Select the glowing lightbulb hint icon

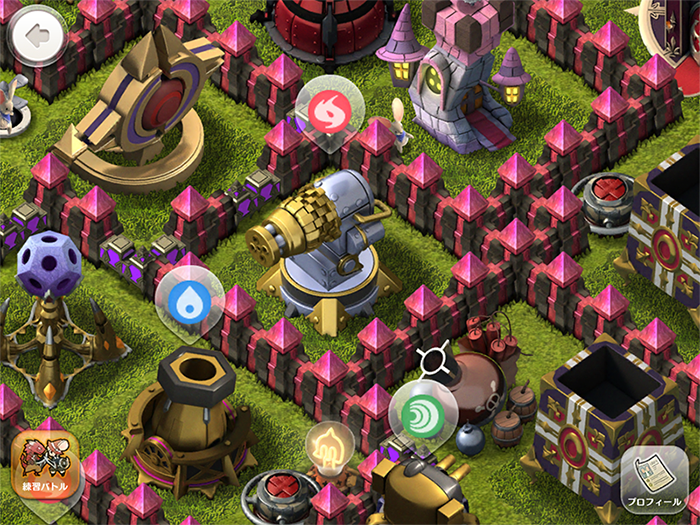(329, 445)
